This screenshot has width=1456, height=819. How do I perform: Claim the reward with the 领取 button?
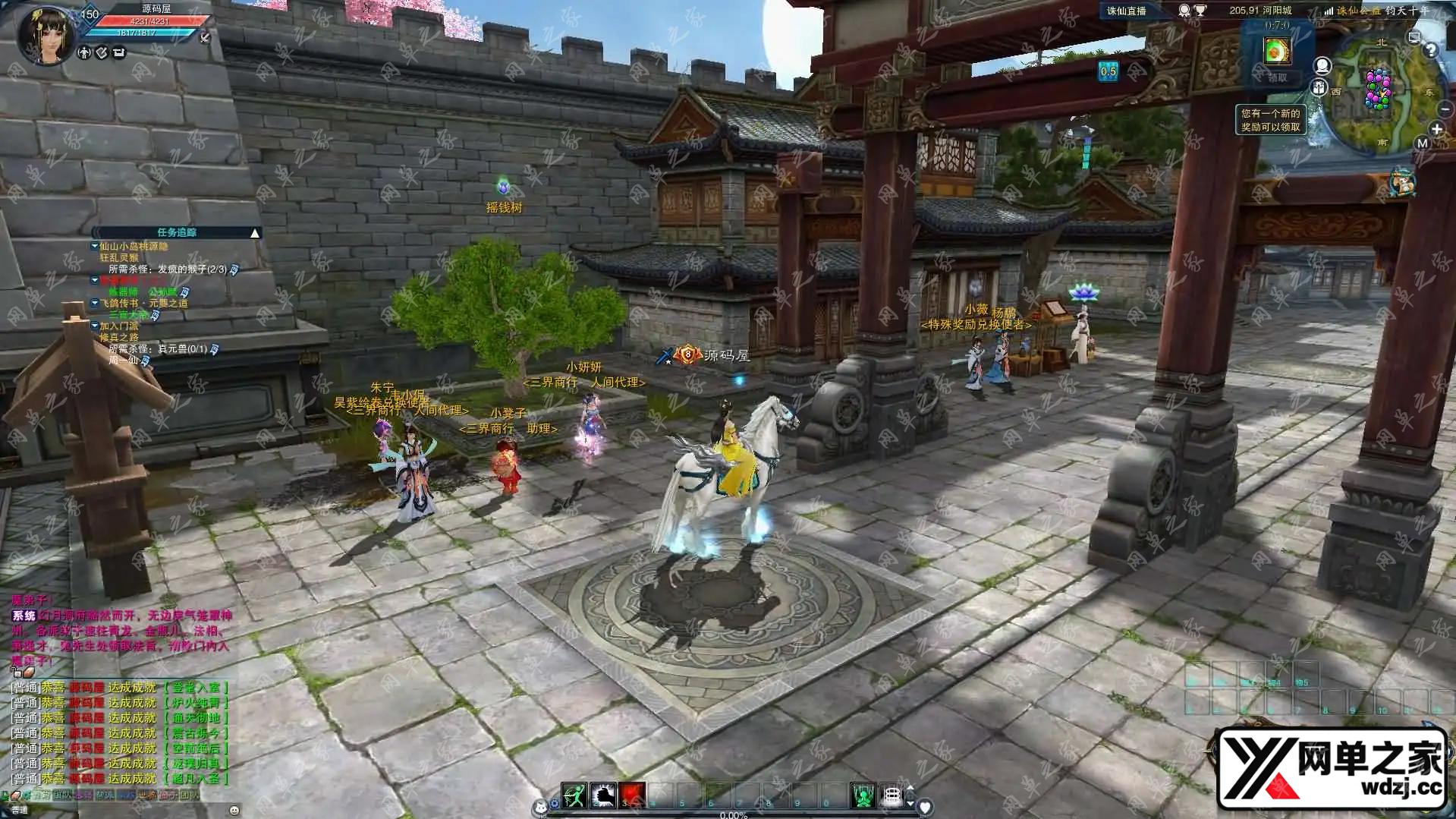(x=1278, y=77)
